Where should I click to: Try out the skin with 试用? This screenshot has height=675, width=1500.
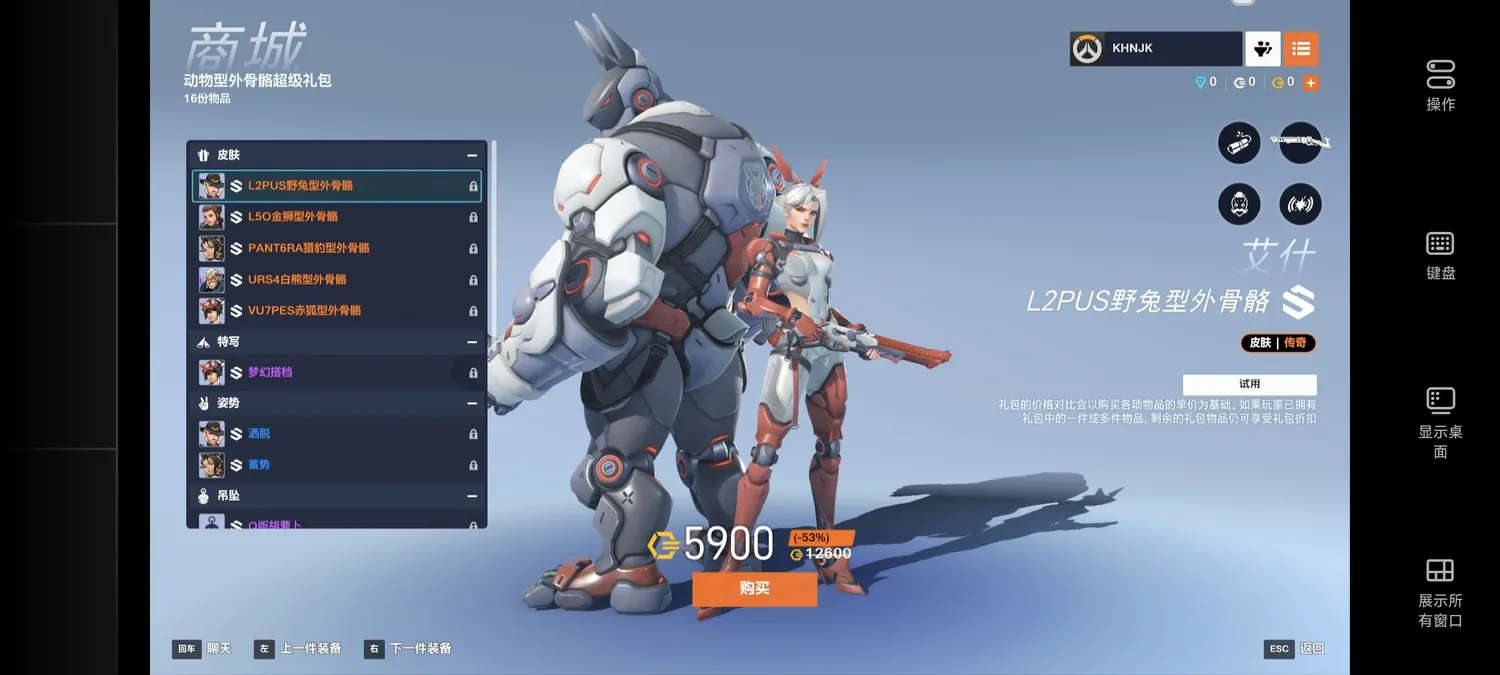tap(1249, 384)
